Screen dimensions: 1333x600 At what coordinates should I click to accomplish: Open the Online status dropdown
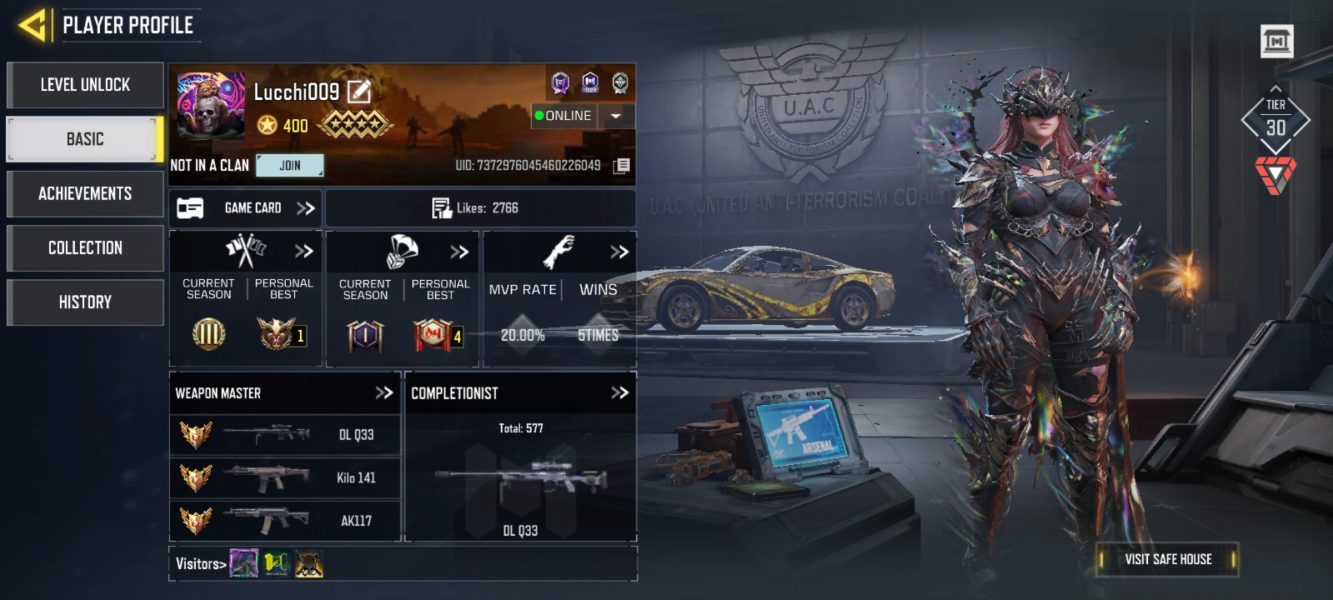(616, 116)
